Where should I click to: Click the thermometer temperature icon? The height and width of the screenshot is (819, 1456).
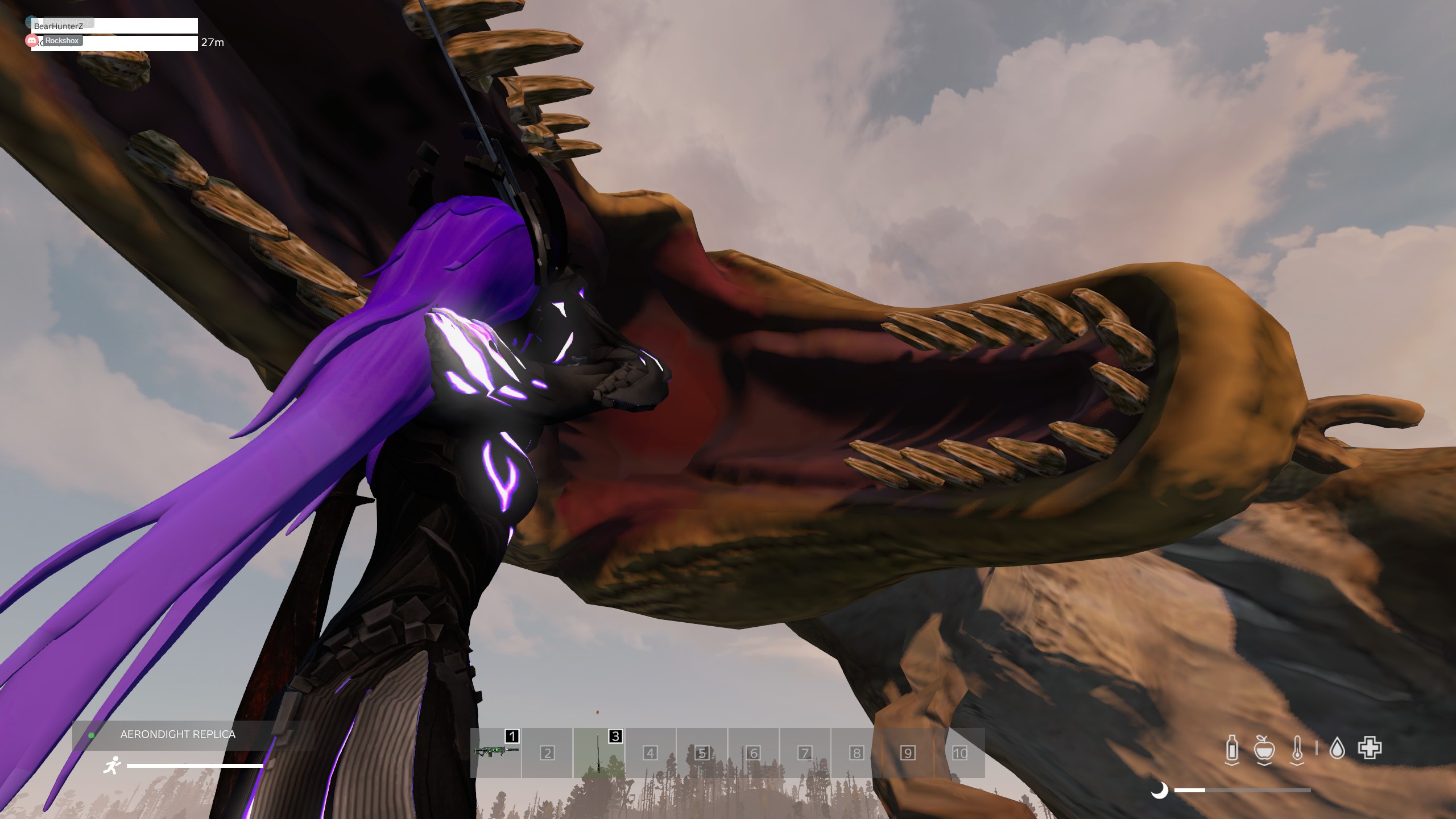click(1297, 748)
